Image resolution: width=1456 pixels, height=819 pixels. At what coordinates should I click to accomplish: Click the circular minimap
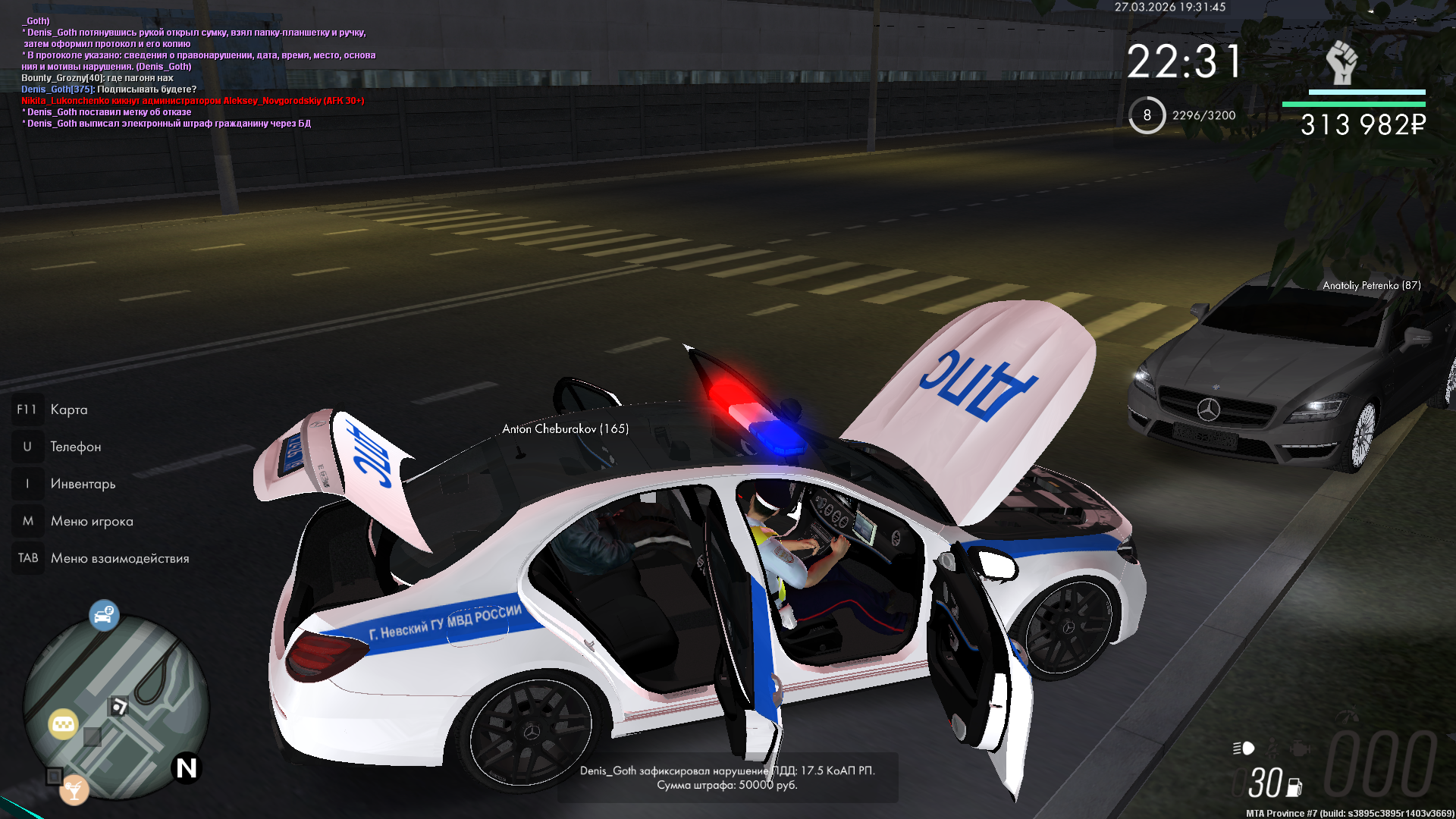pyautogui.click(x=116, y=706)
